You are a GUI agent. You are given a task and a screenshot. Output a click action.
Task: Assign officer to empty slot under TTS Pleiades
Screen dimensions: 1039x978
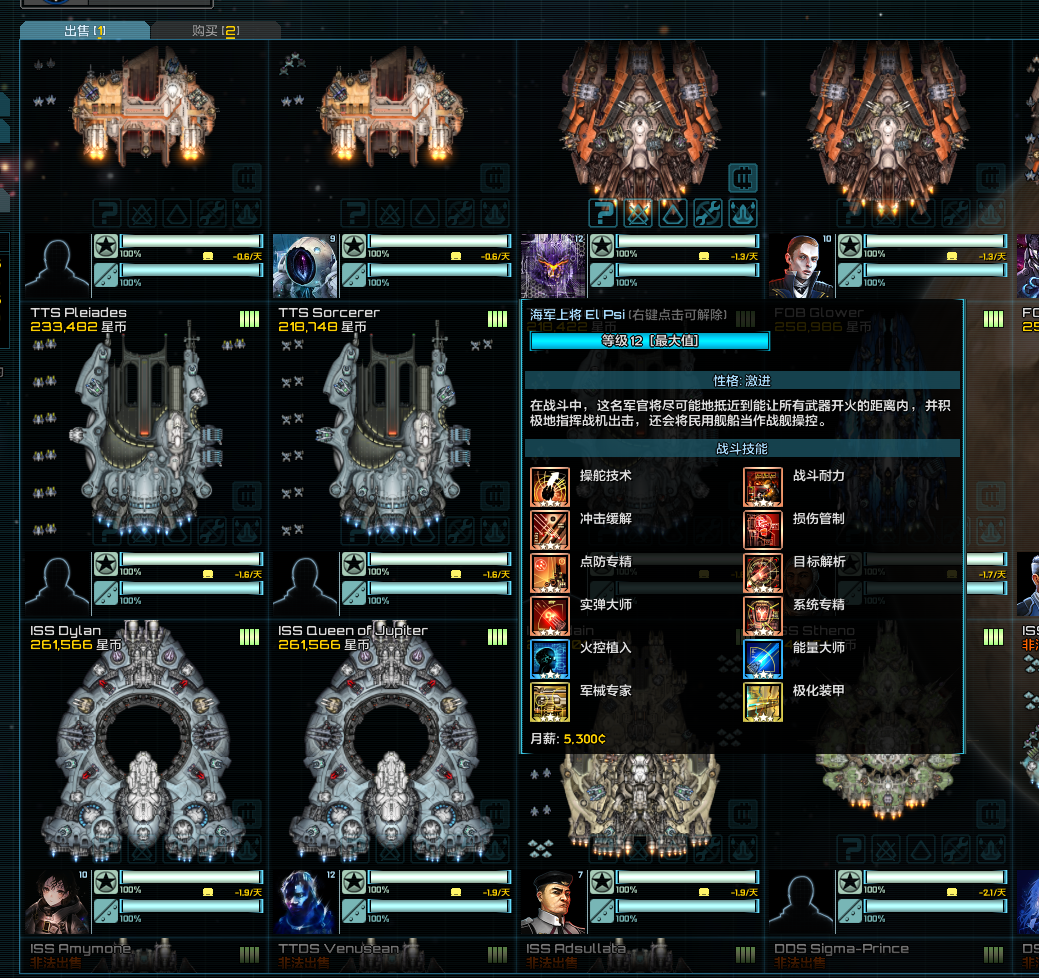[57, 584]
